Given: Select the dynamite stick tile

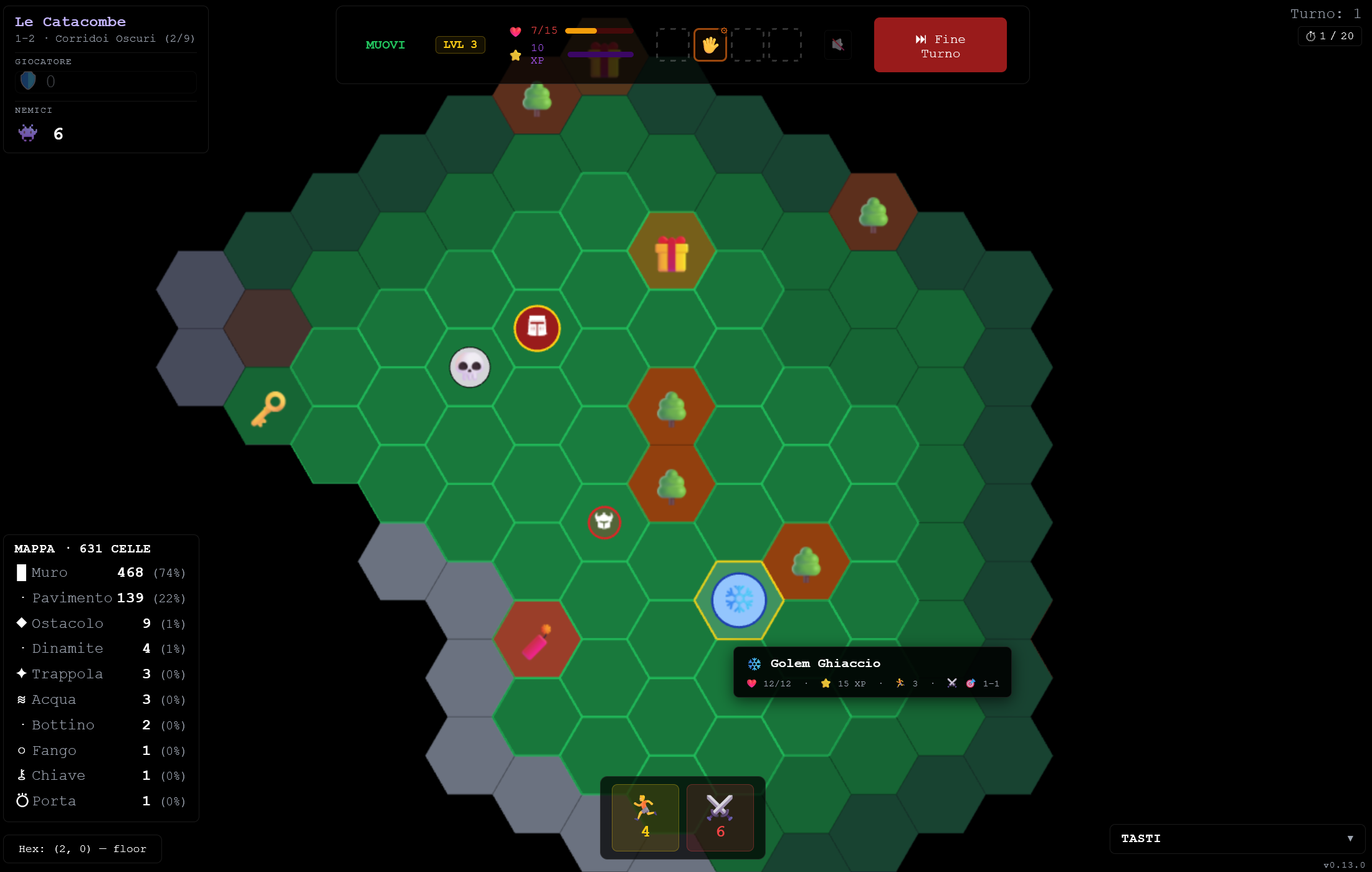Looking at the screenshot, I should [536, 640].
